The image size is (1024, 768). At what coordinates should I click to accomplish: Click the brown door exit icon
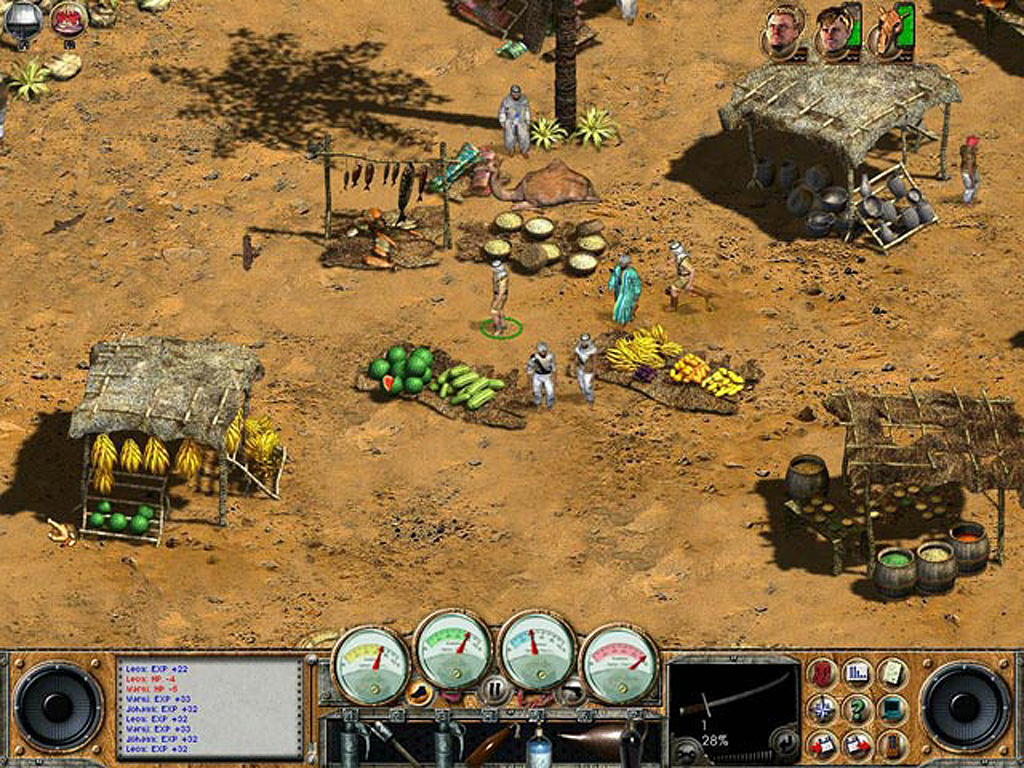pos(891,744)
